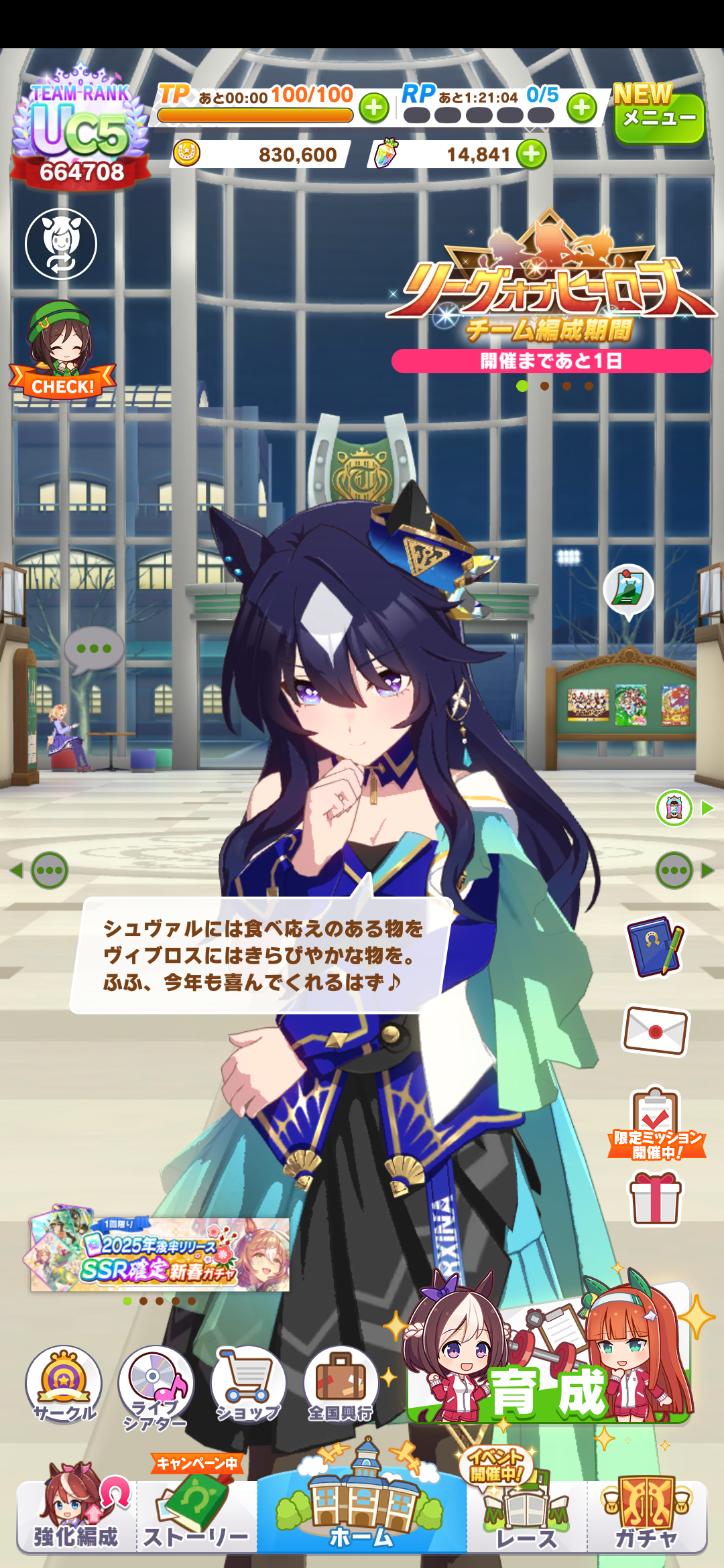Image resolution: width=724 pixels, height=1568 pixels.
Task: Check the mail envelope icon
Action: pyautogui.click(x=655, y=1030)
